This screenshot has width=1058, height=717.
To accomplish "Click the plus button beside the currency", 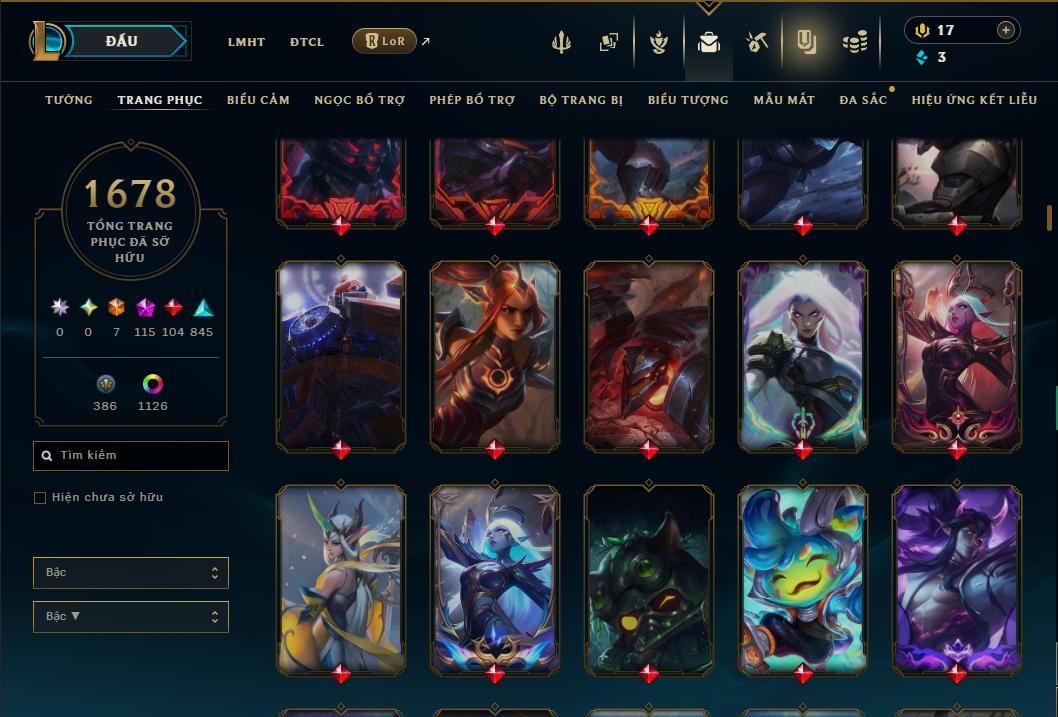I will 1006,30.
